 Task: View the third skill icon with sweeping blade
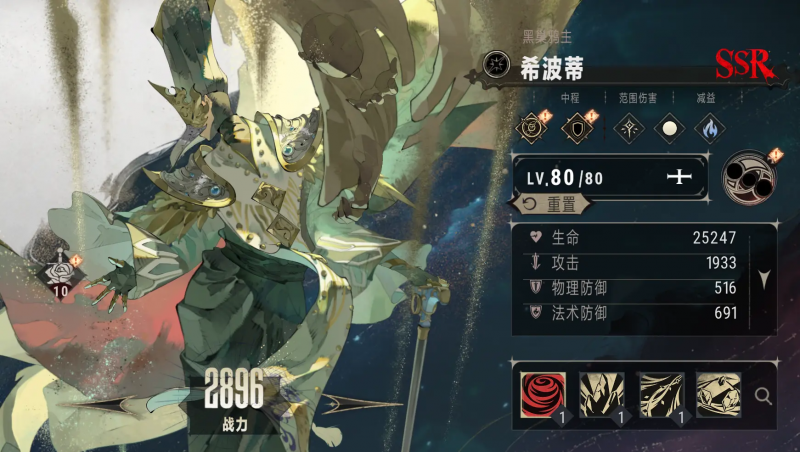(x=660, y=394)
